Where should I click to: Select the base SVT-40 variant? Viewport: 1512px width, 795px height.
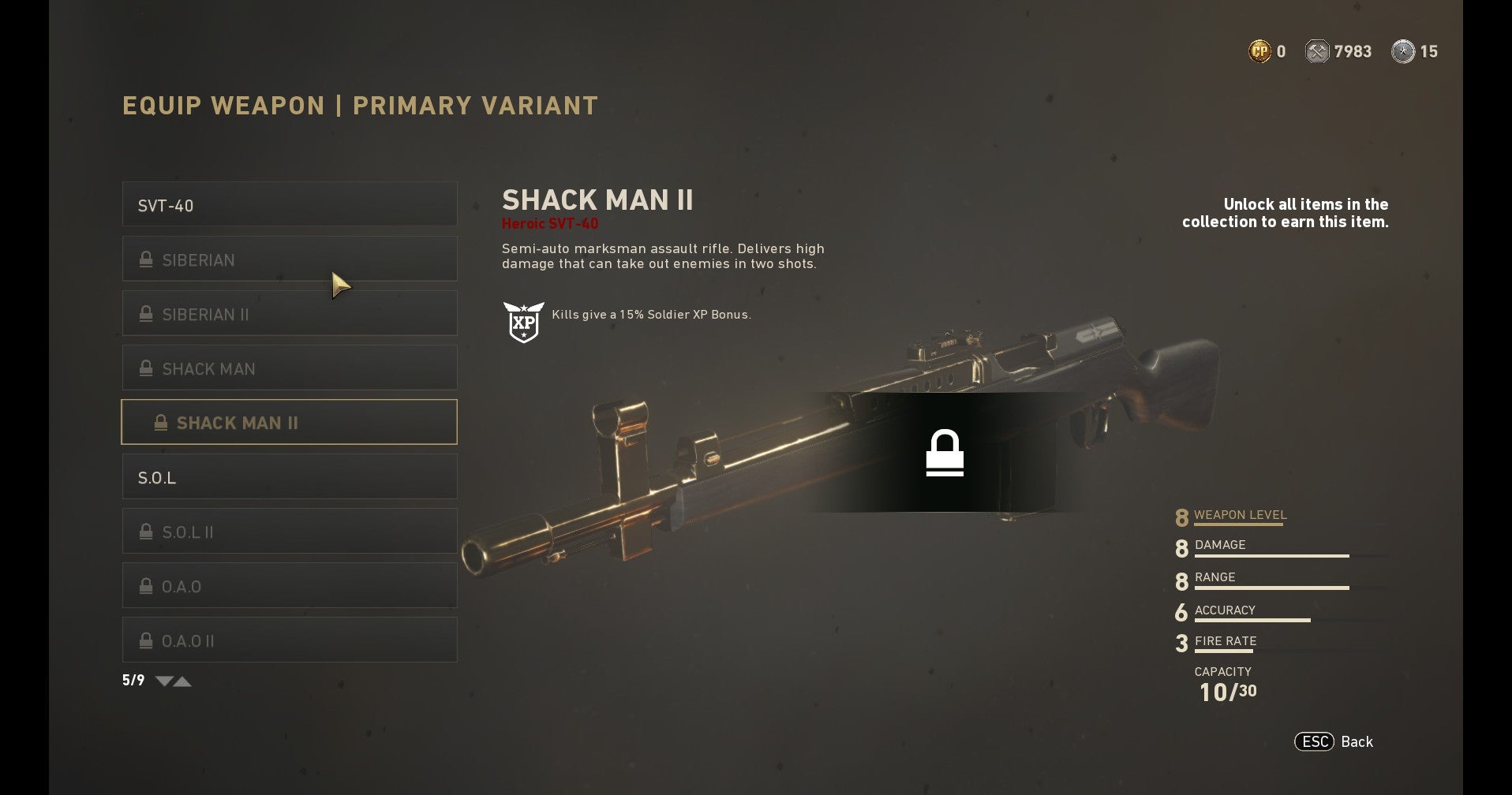(x=289, y=204)
